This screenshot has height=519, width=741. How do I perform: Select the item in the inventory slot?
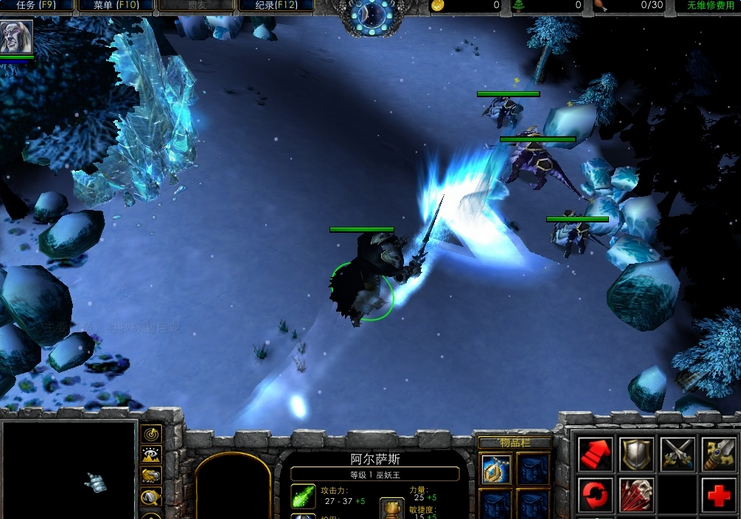pyautogui.click(x=496, y=469)
